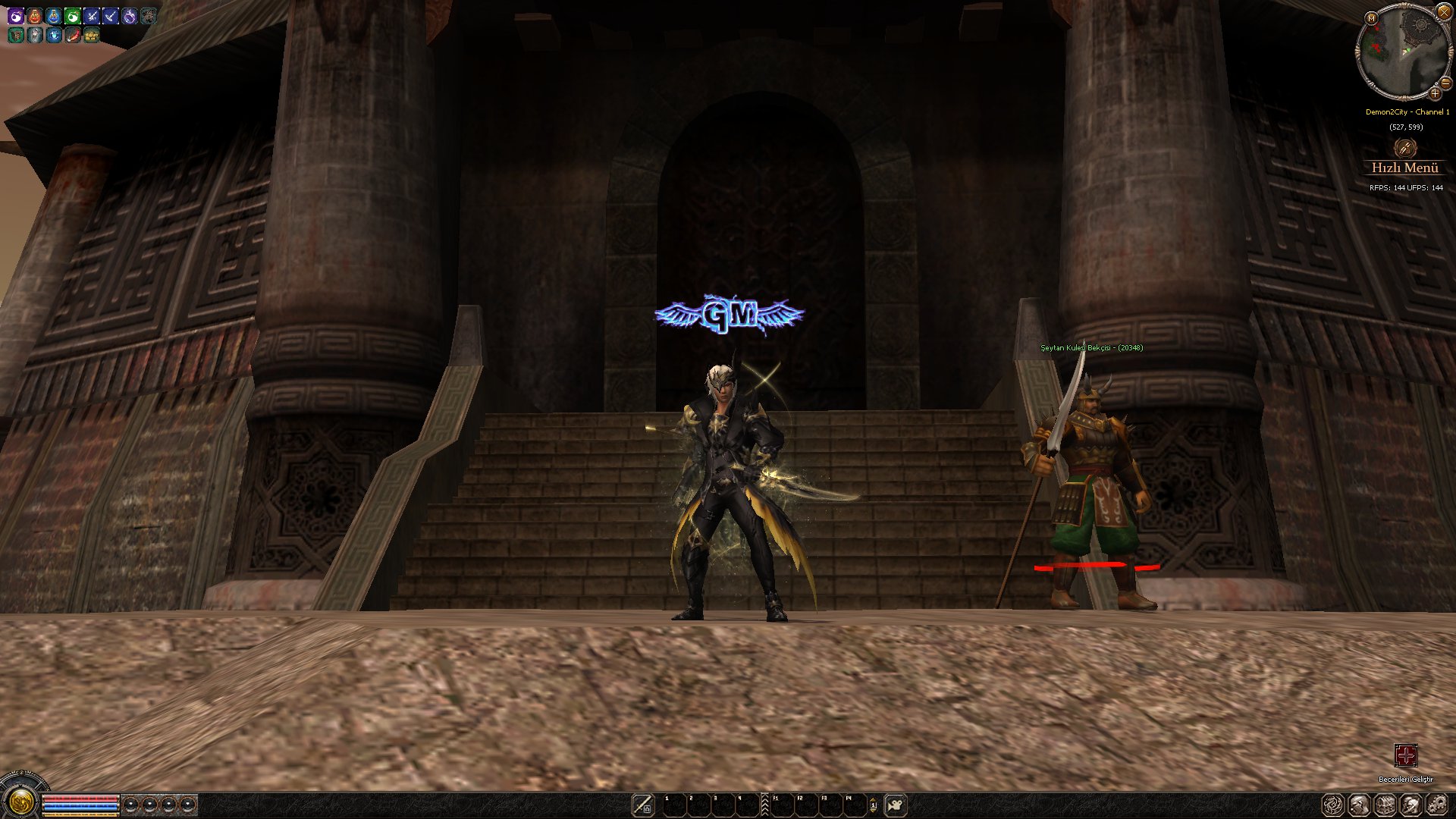Select the blue potion buff icon
Screen dimensions: 1456x819
tap(54, 16)
